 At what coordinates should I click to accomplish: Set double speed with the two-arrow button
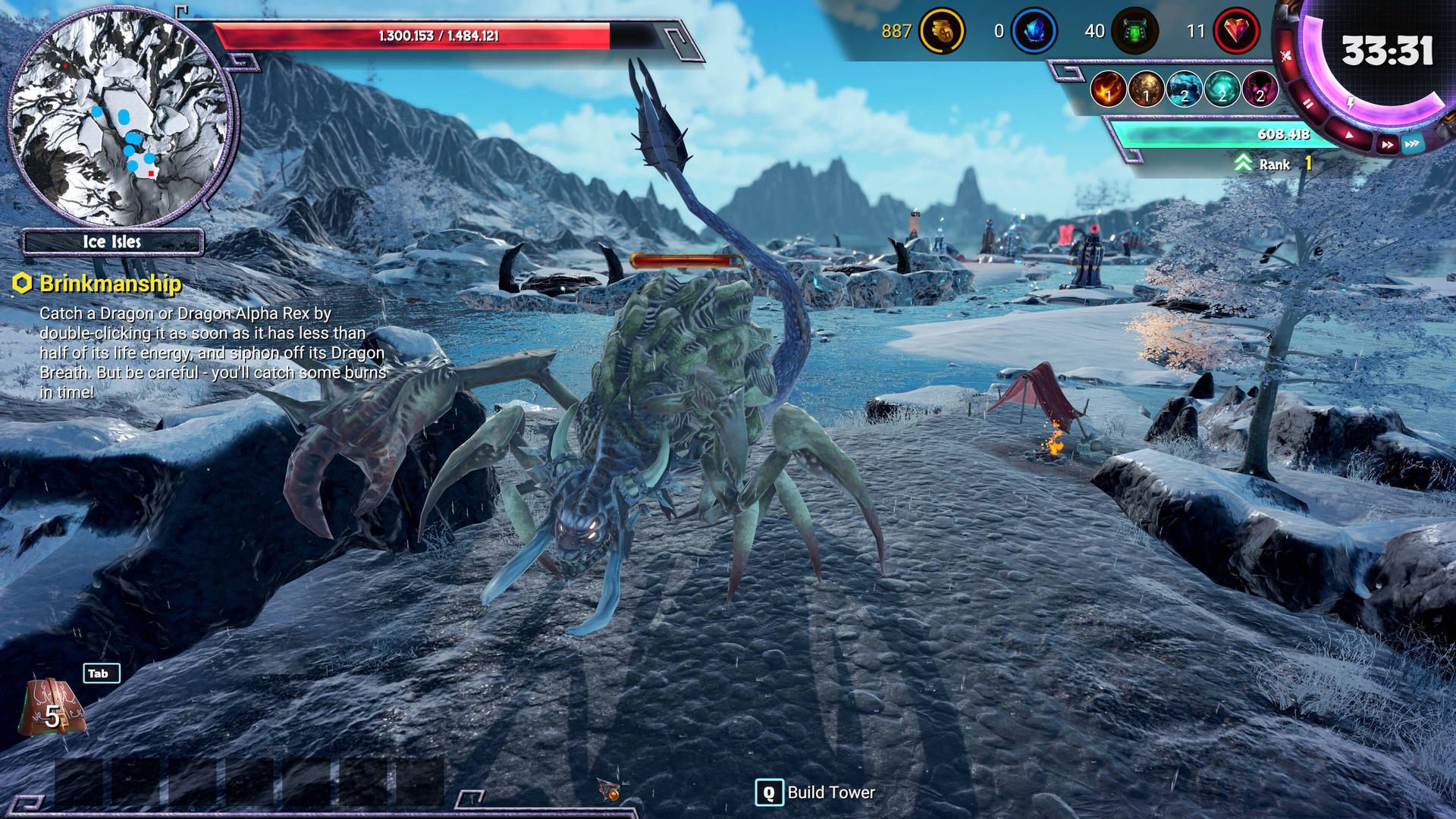click(1386, 144)
